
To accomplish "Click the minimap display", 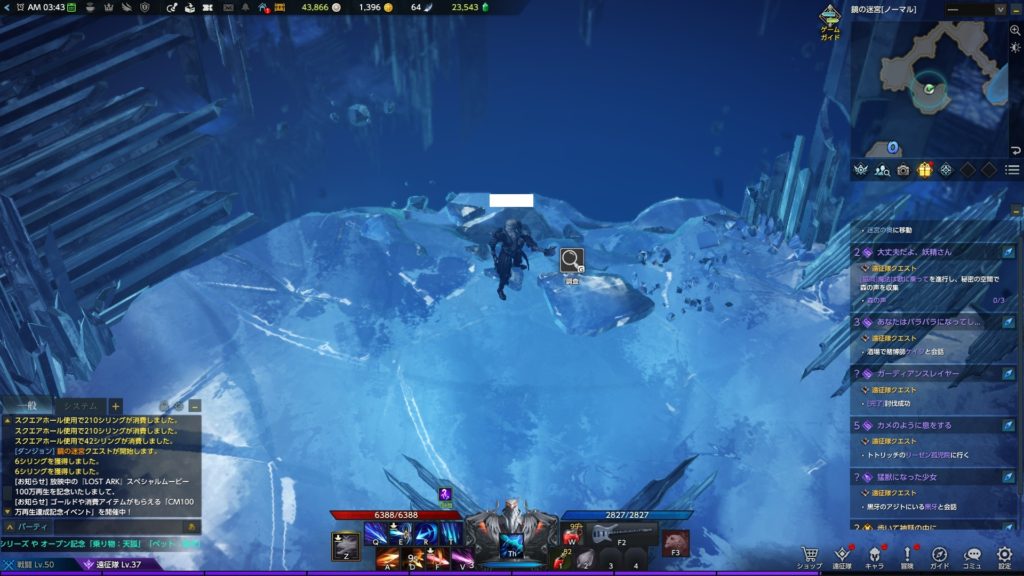I will 930,88.
